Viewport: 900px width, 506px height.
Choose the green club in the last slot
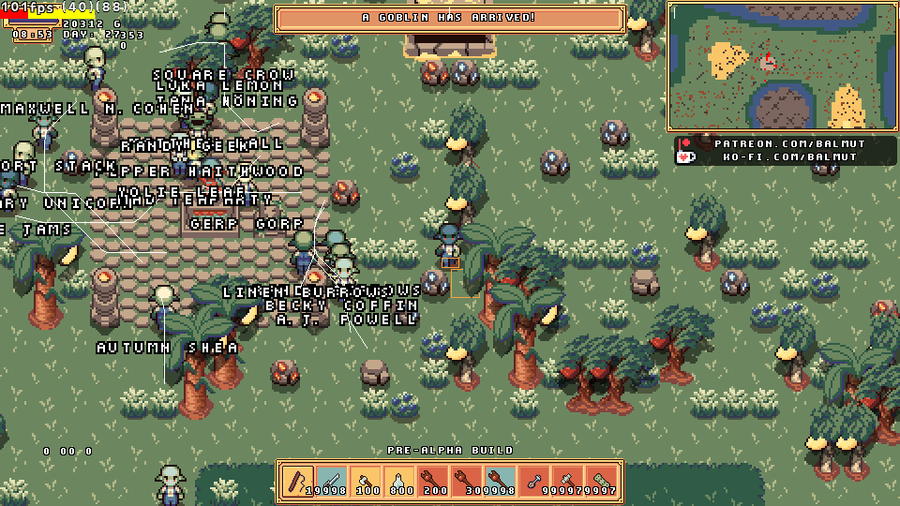pyautogui.click(x=598, y=480)
